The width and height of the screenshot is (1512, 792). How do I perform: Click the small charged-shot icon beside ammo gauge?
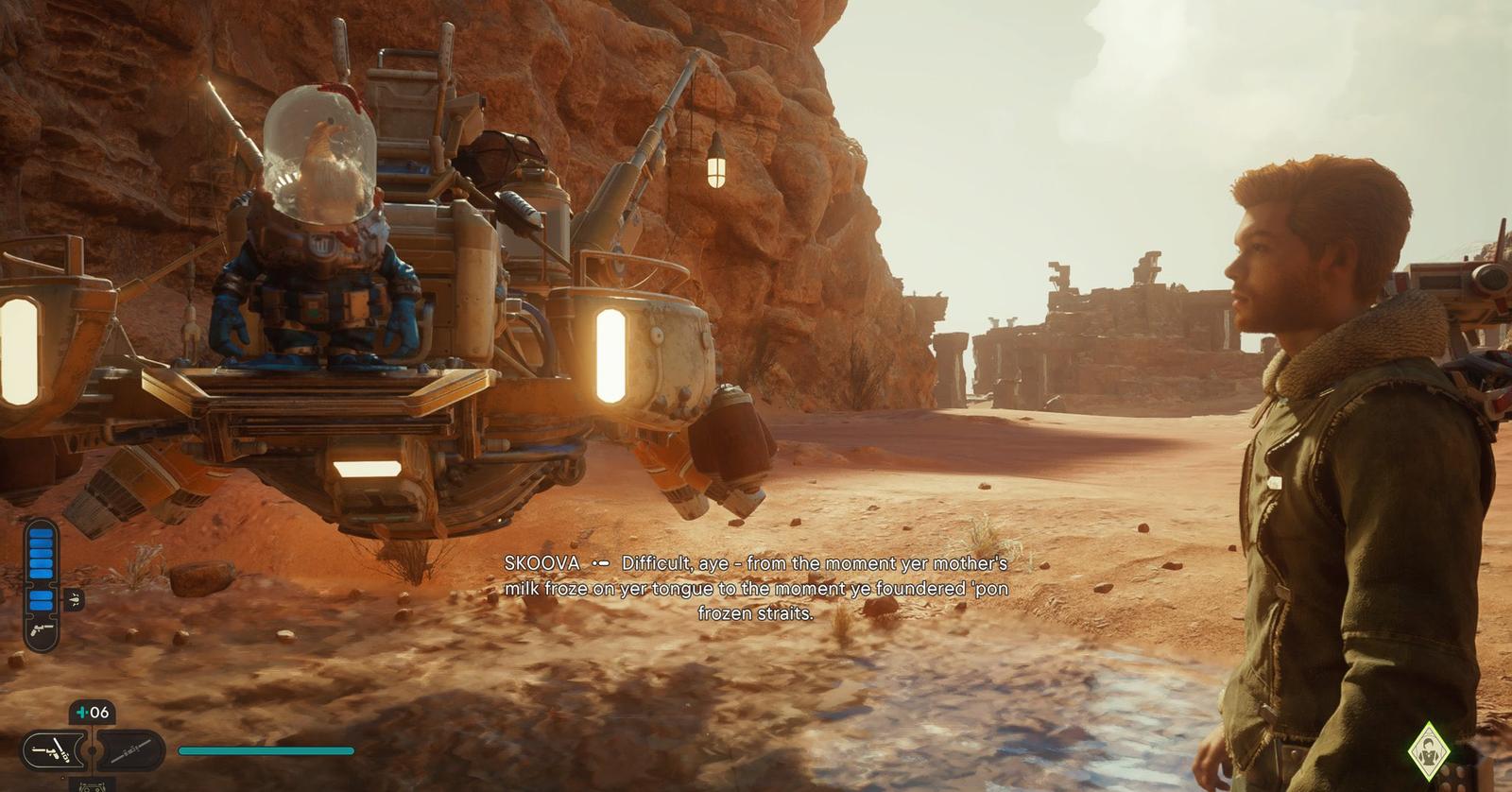pyautogui.click(x=73, y=599)
